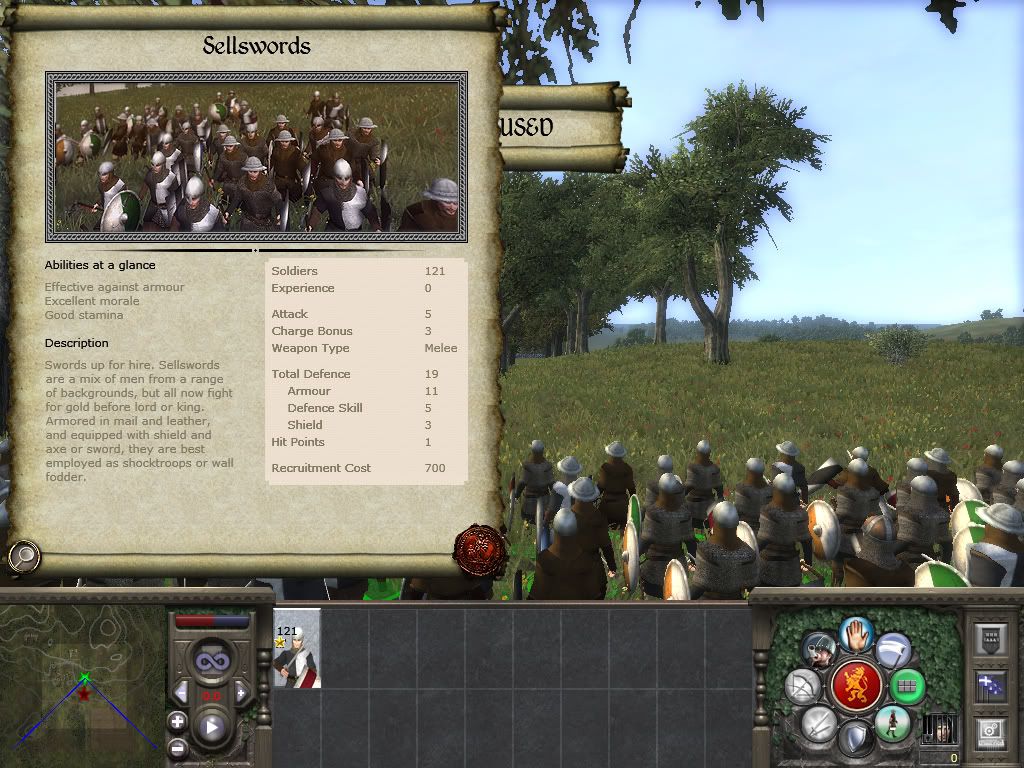Toggle formation with the green grid button
This screenshot has width=1024, height=768.
point(906,686)
